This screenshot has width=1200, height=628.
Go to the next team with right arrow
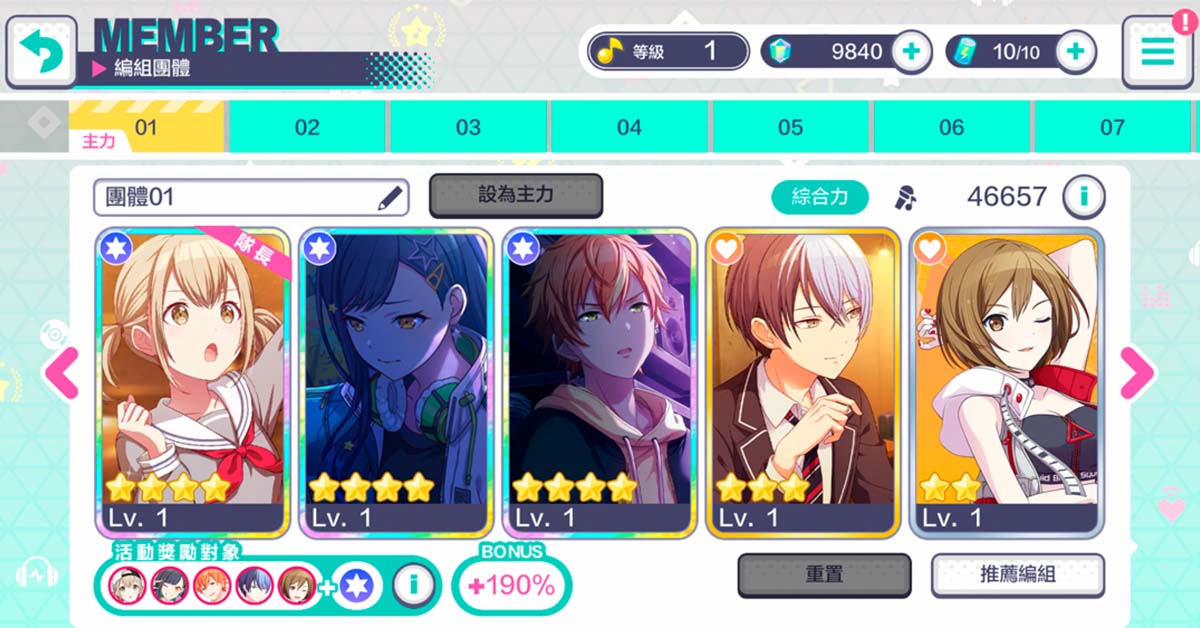(x=1136, y=374)
